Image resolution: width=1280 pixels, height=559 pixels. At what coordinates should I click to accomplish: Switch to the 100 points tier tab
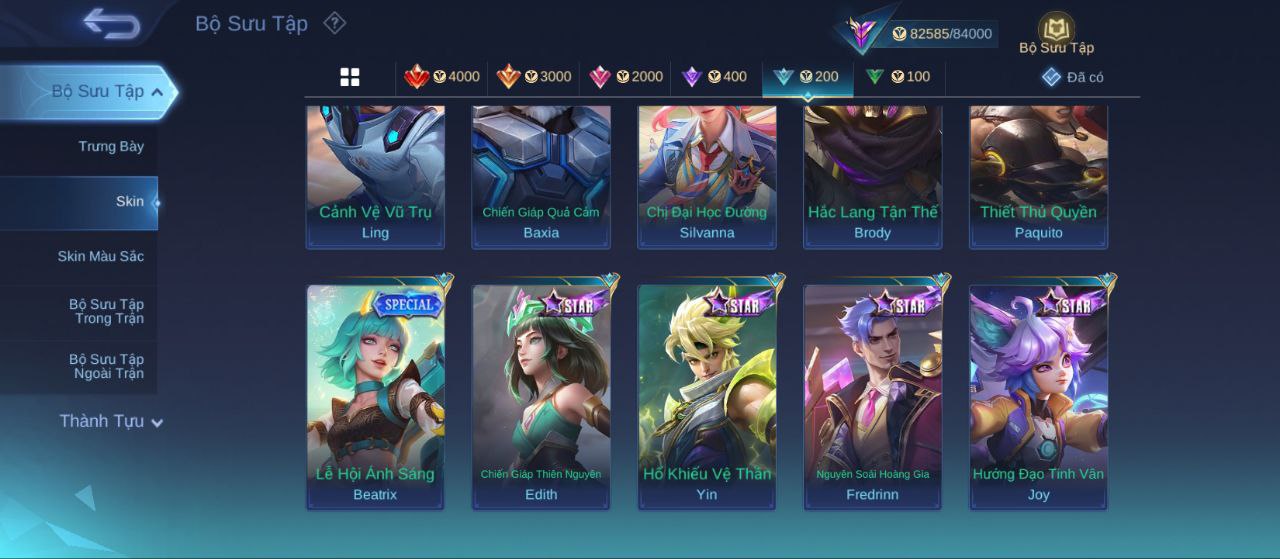tap(898, 77)
